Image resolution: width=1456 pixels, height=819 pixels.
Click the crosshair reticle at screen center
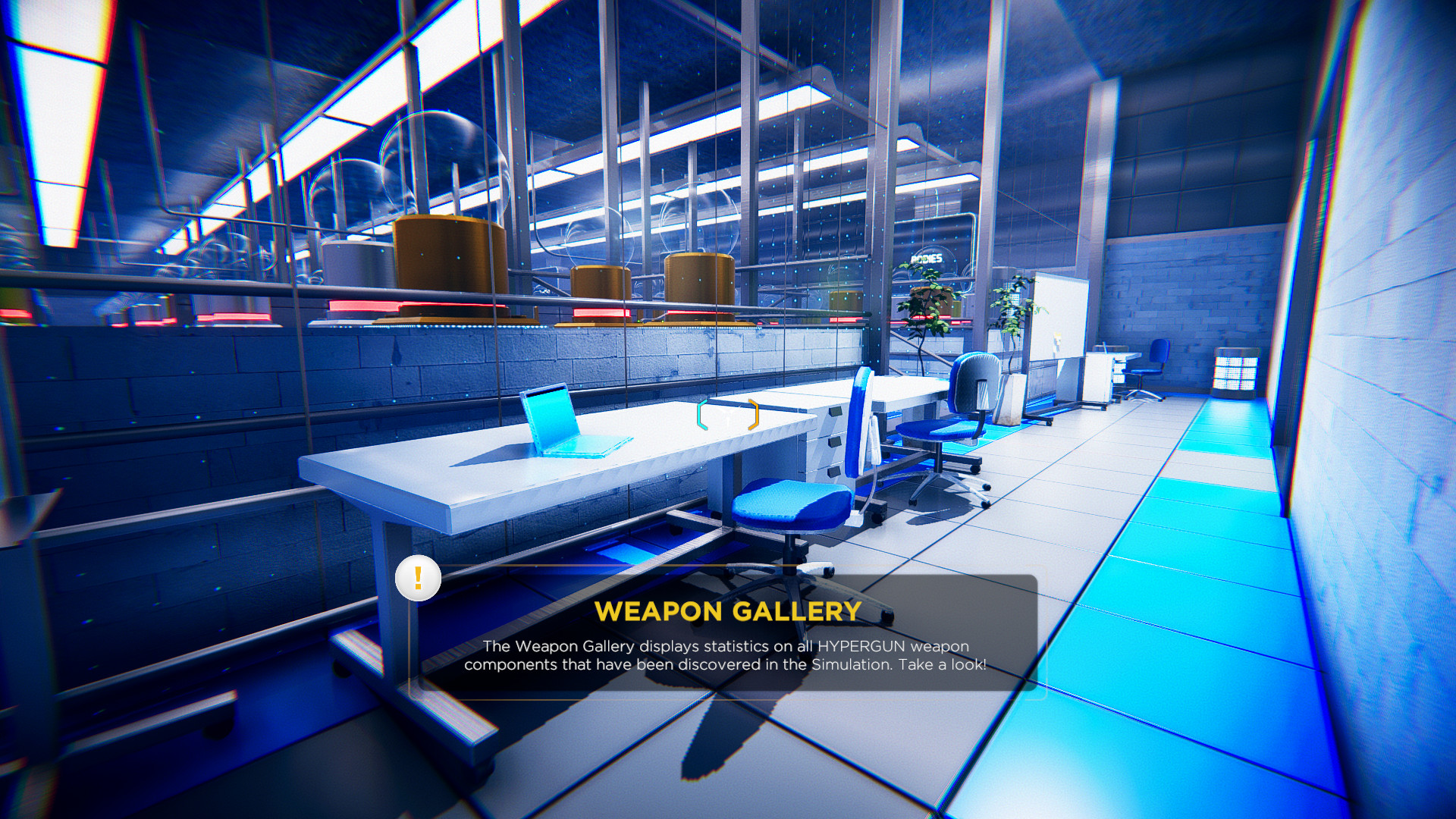(x=728, y=413)
